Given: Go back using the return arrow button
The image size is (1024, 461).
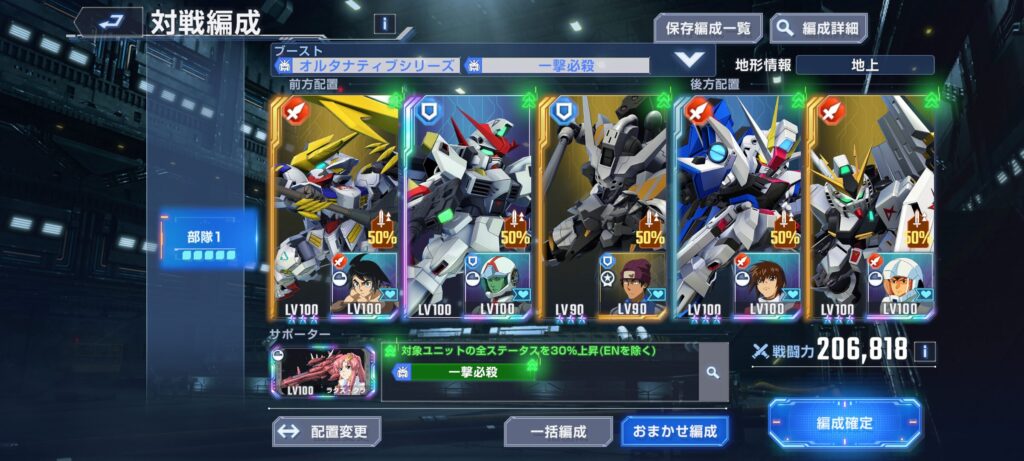Looking at the screenshot, I should click(109, 21).
